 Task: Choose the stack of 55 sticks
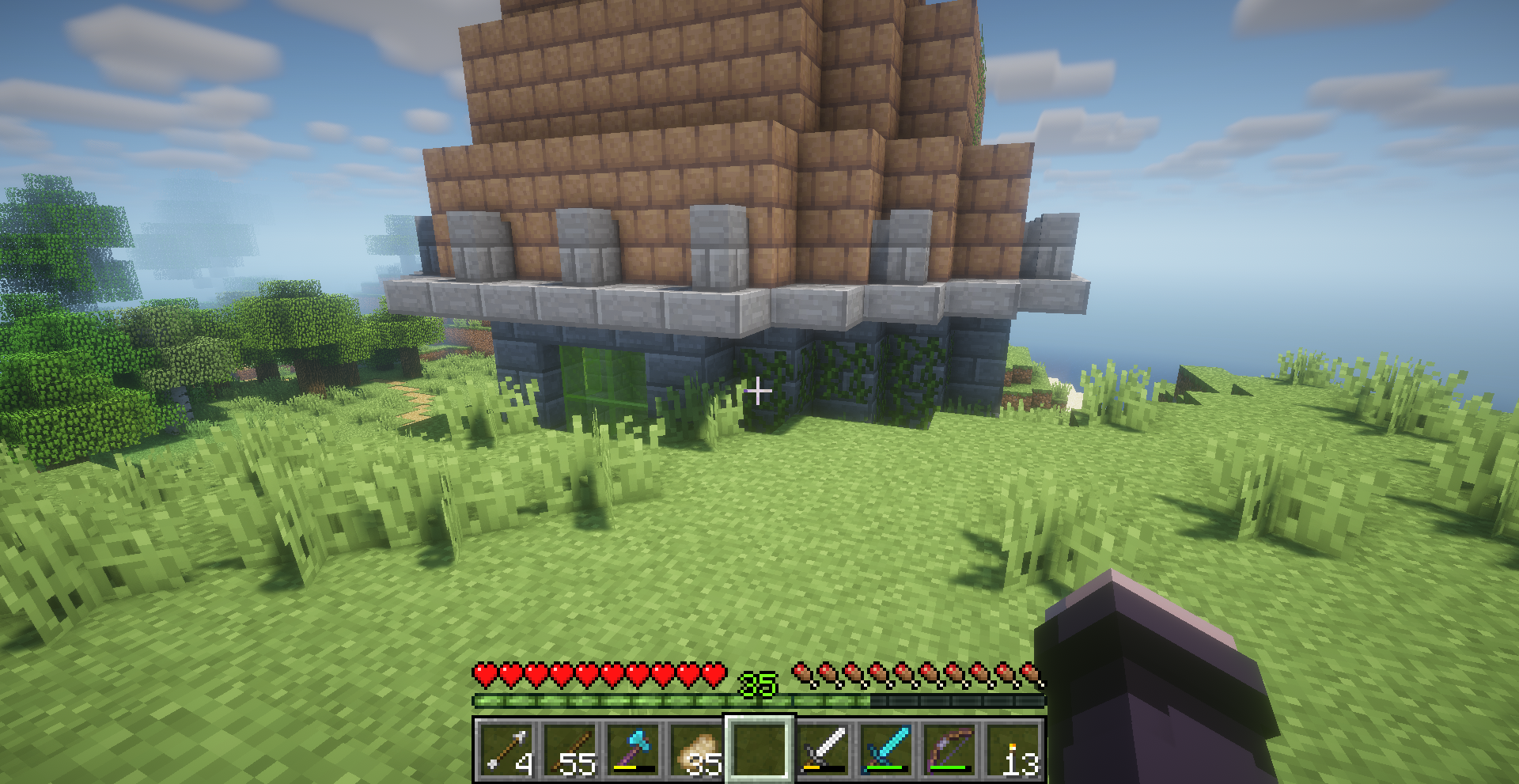pyautogui.click(x=570, y=749)
